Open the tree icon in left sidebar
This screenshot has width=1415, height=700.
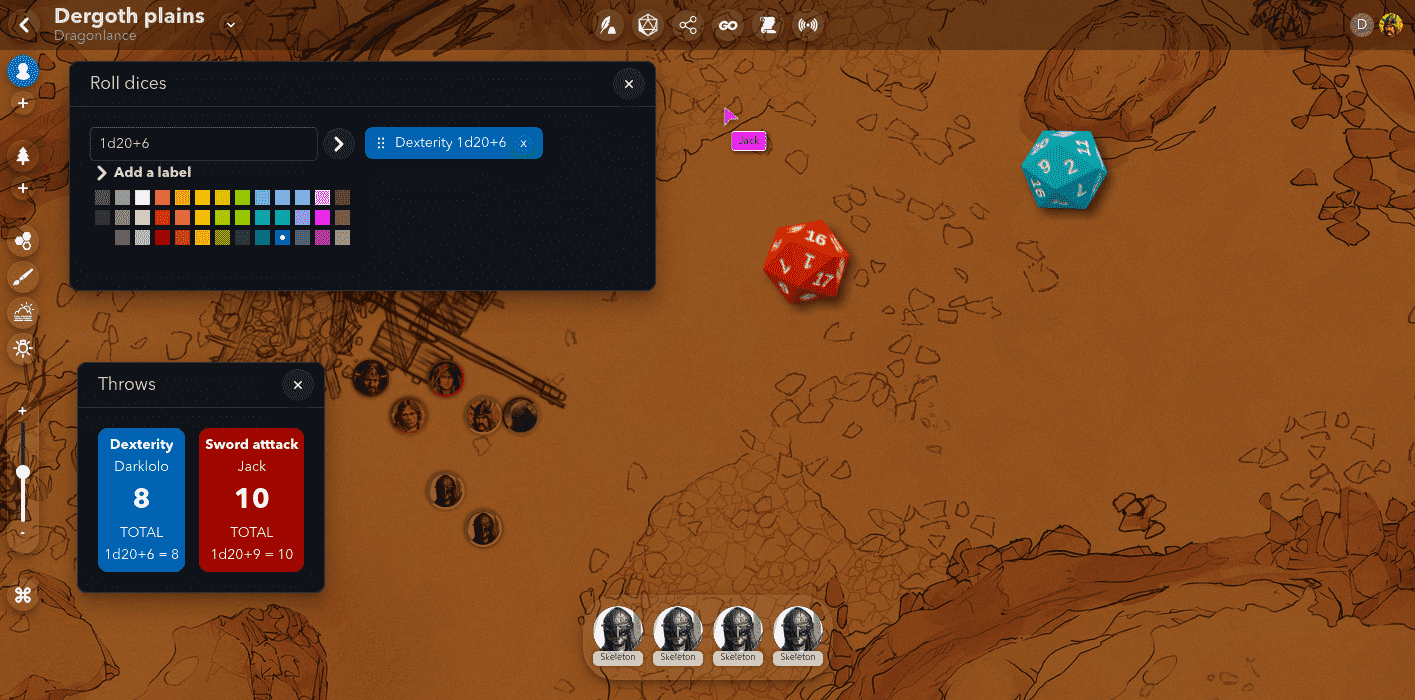[x=23, y=156]
